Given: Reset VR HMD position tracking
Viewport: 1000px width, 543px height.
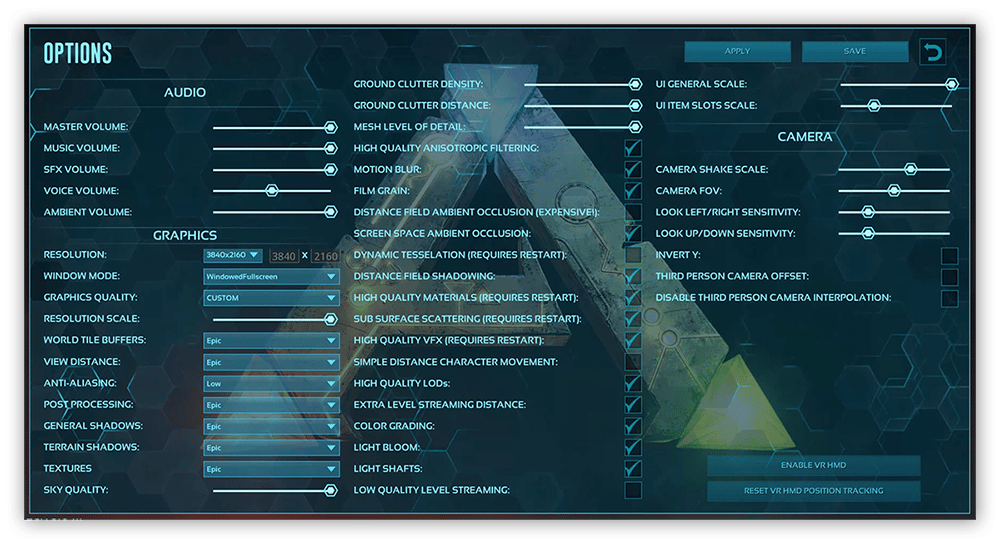Looking at the screenshot, I should (813, 491).
